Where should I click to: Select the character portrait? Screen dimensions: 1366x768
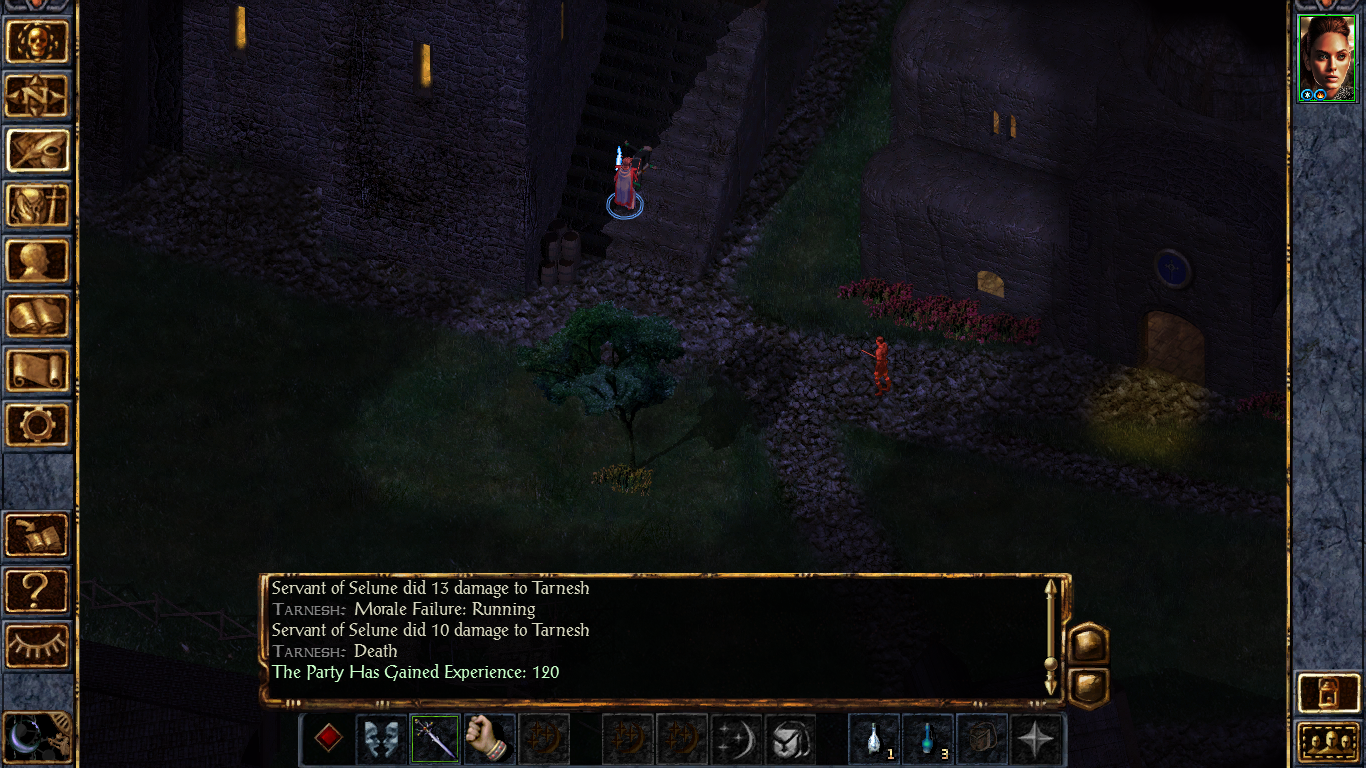[1326, 58]
